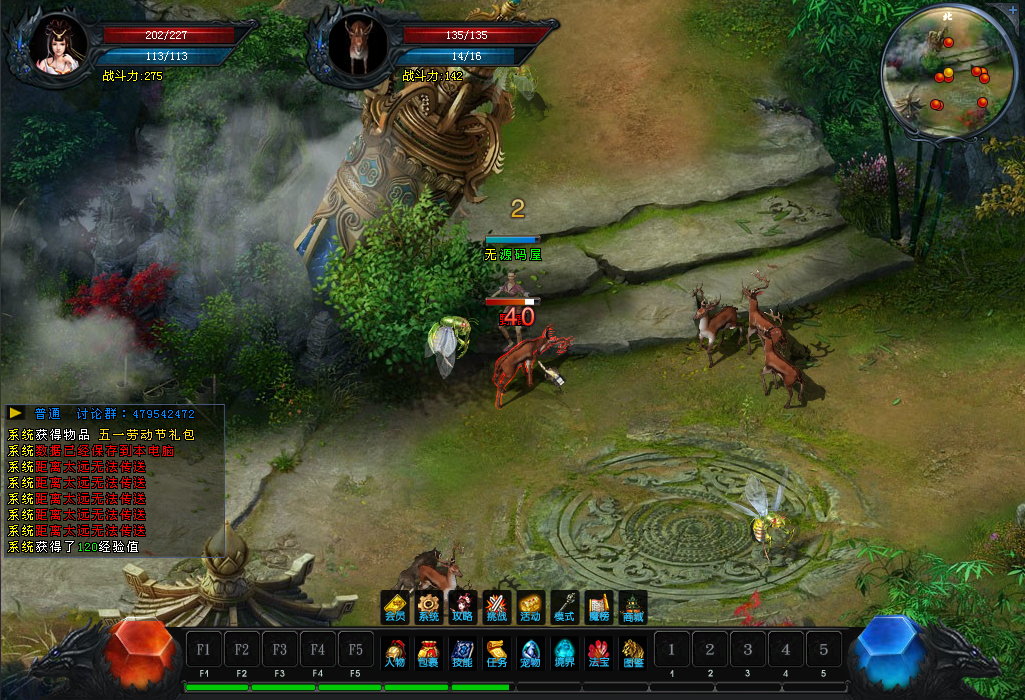Toggle the yellow arrow on chat box

[x=16, y=413]
